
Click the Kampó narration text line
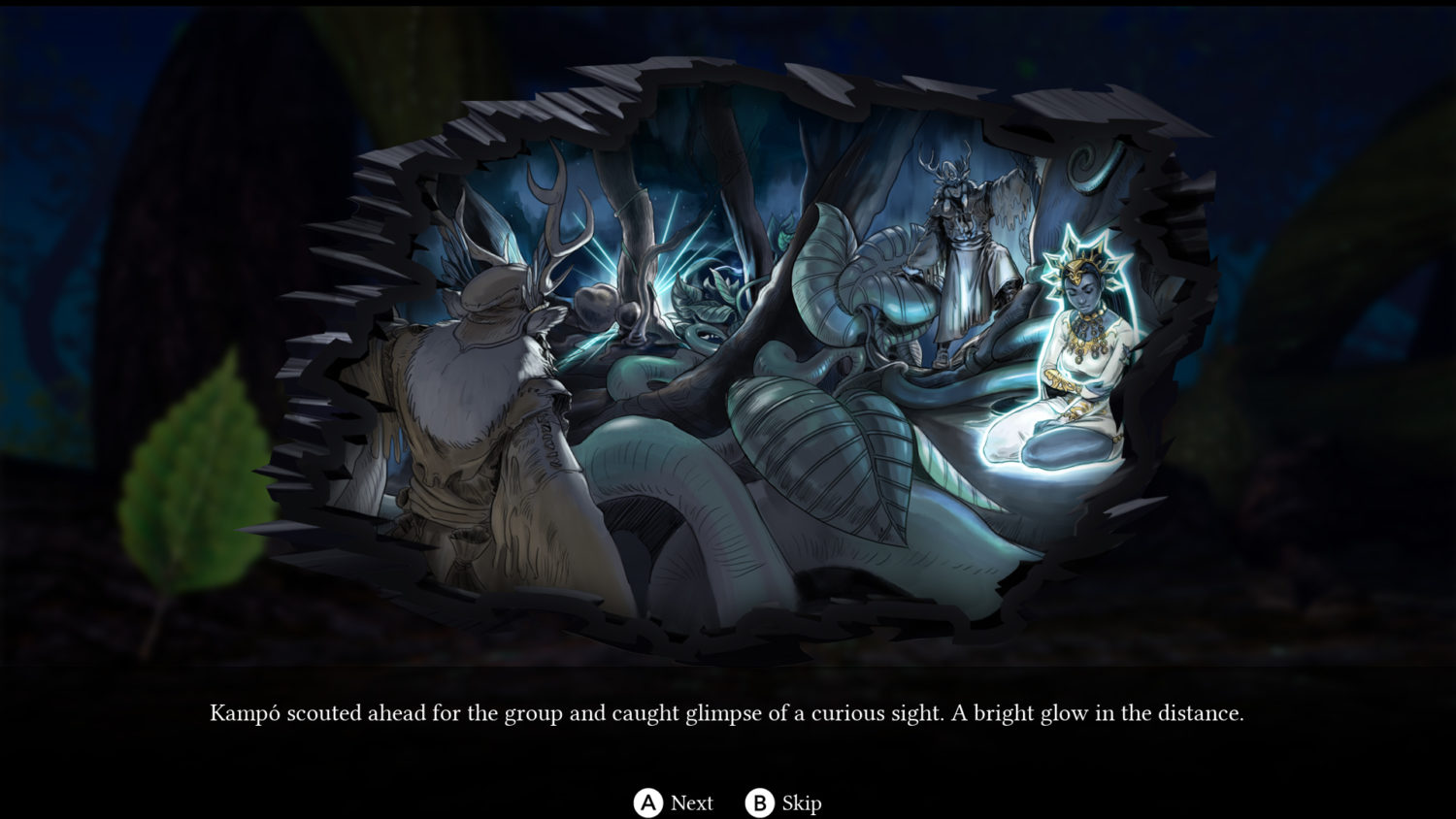point(728,713)
